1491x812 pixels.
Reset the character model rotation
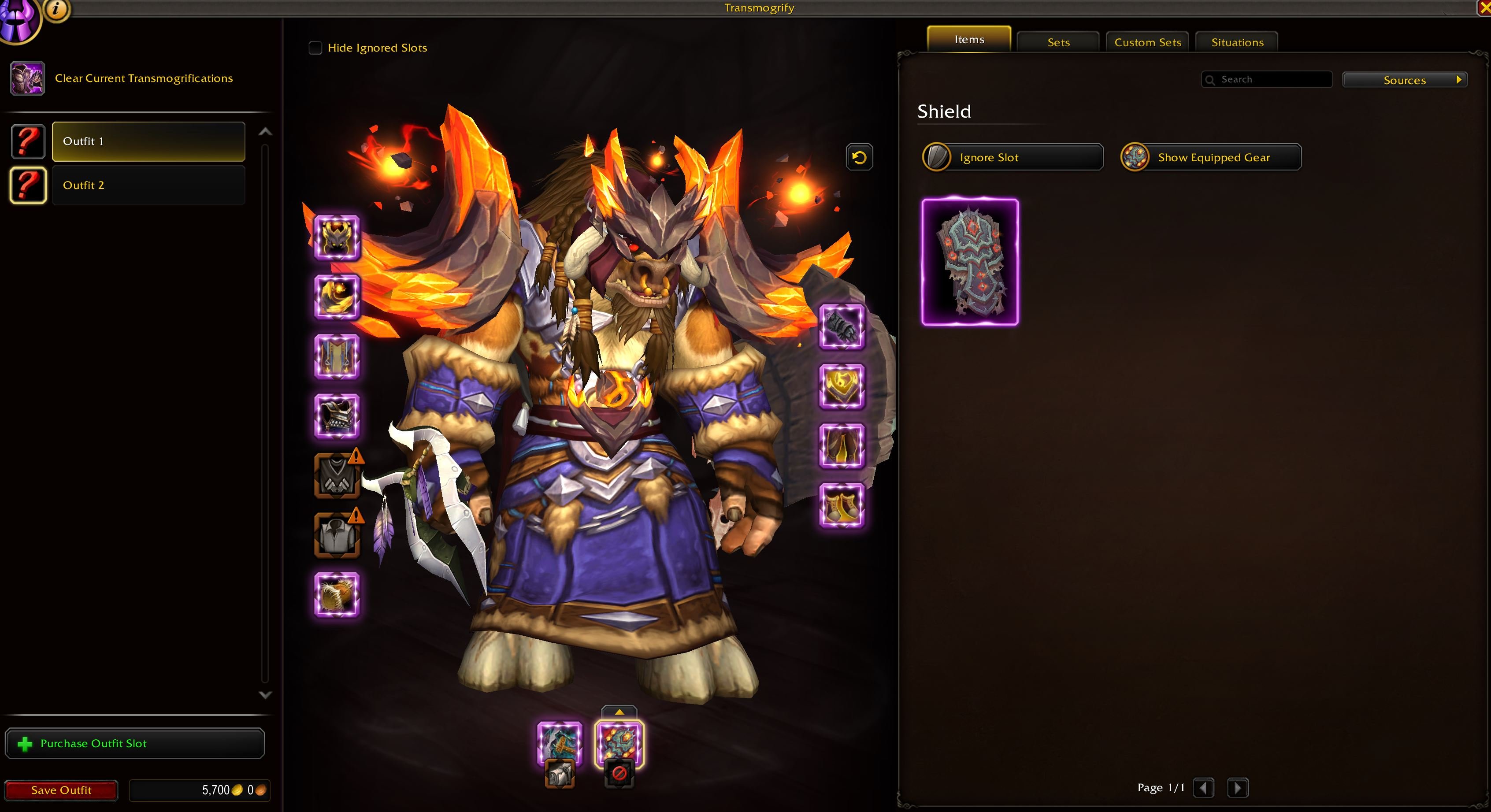[x=859, y=157]
